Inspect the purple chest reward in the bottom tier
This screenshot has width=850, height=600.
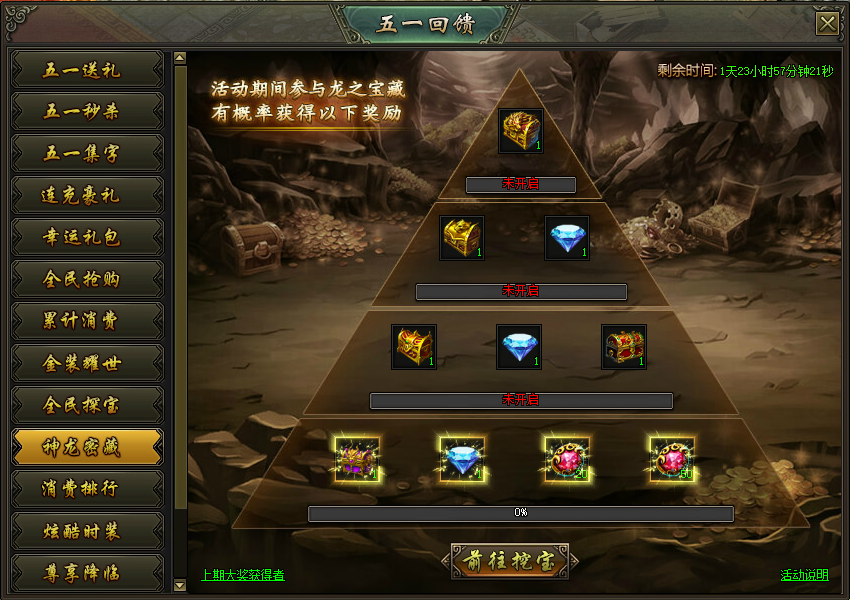[x=357, y=459]
